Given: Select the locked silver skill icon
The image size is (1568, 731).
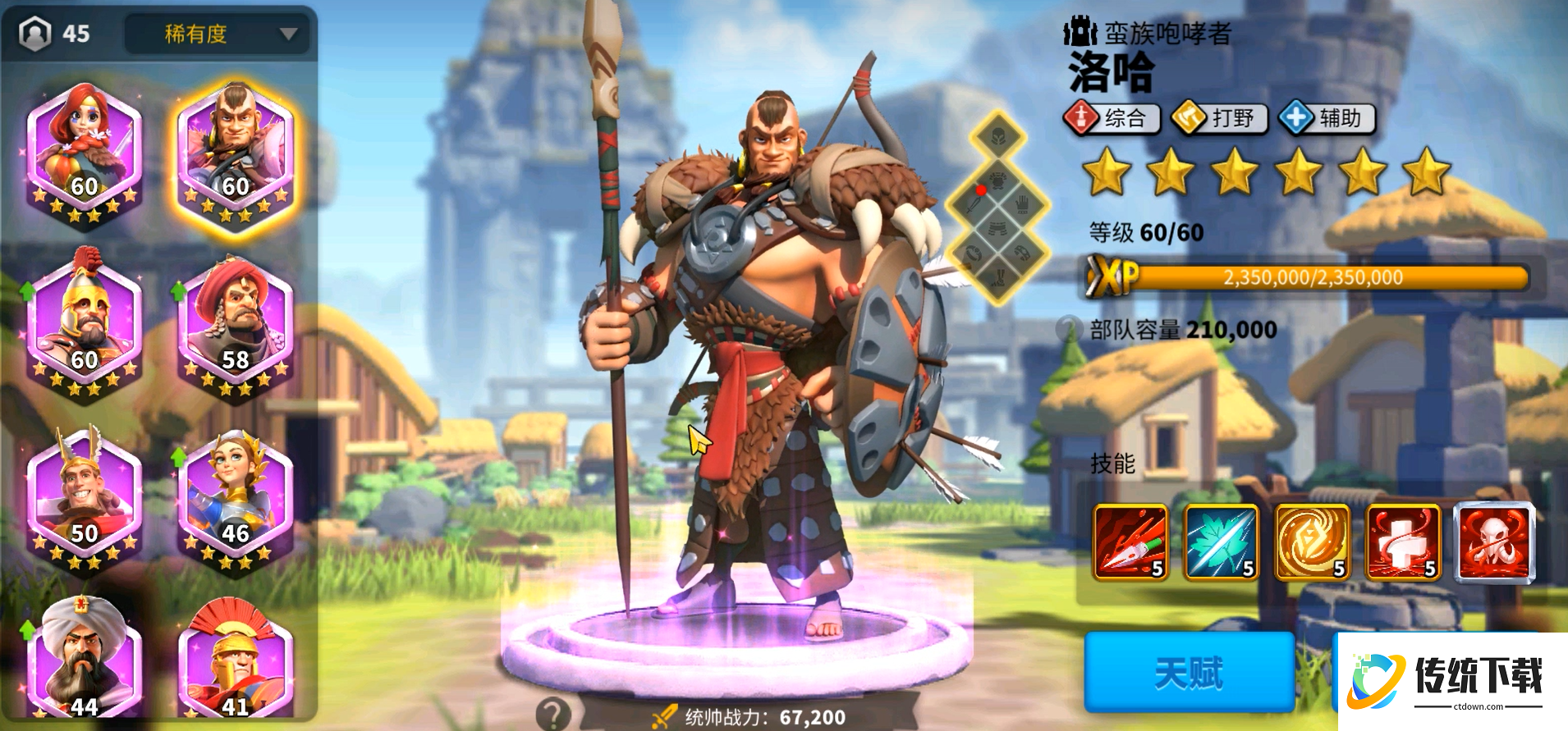Looking at the screenshot, I should [1495, 544].
